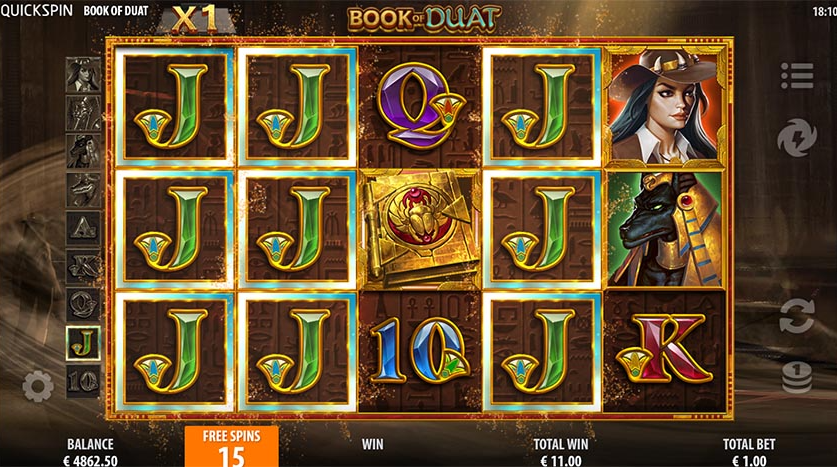Open the gear settings menu
837x467 pixels.
[38, 384]
